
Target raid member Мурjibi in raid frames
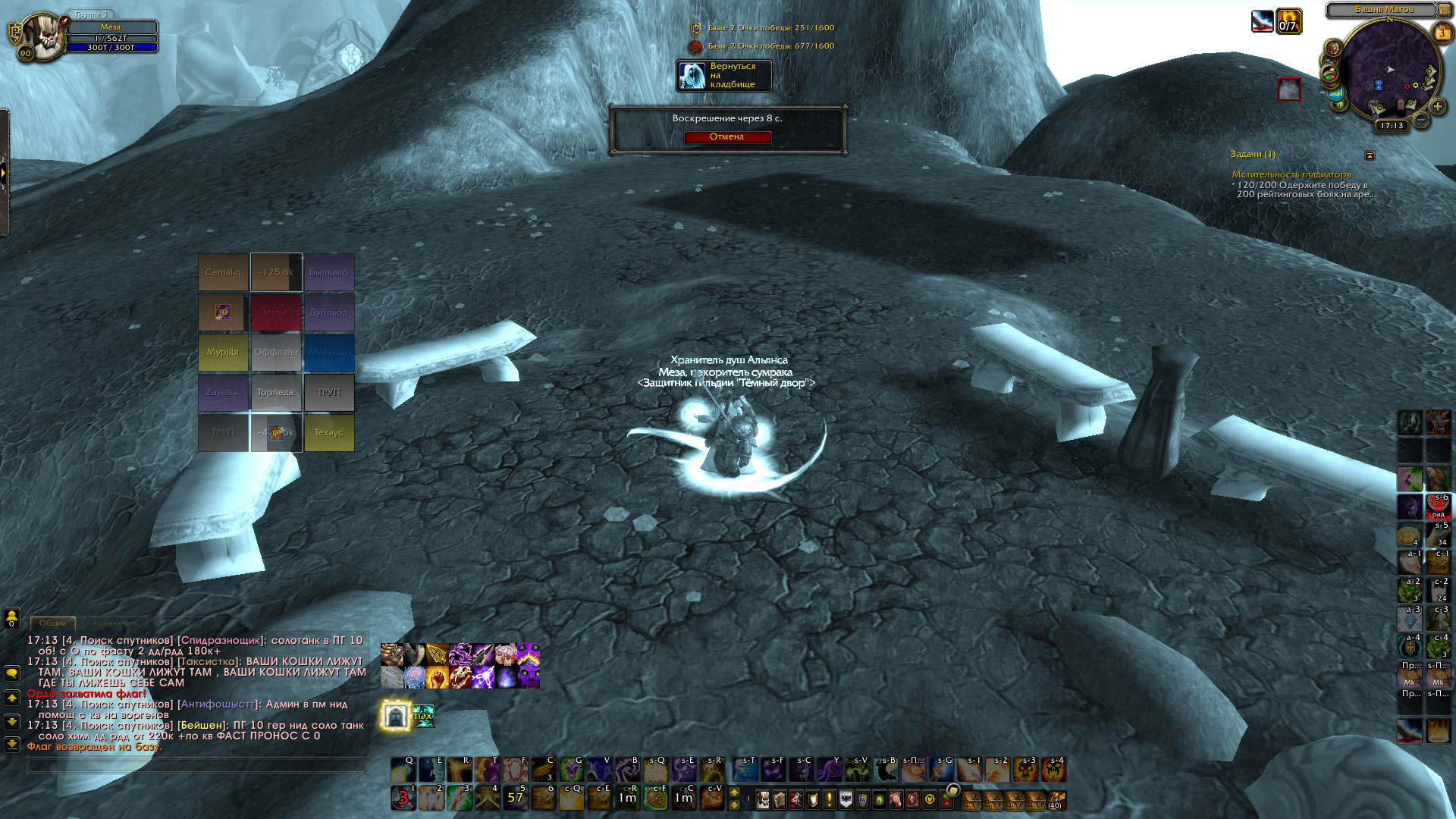click(x=223, y=353)
